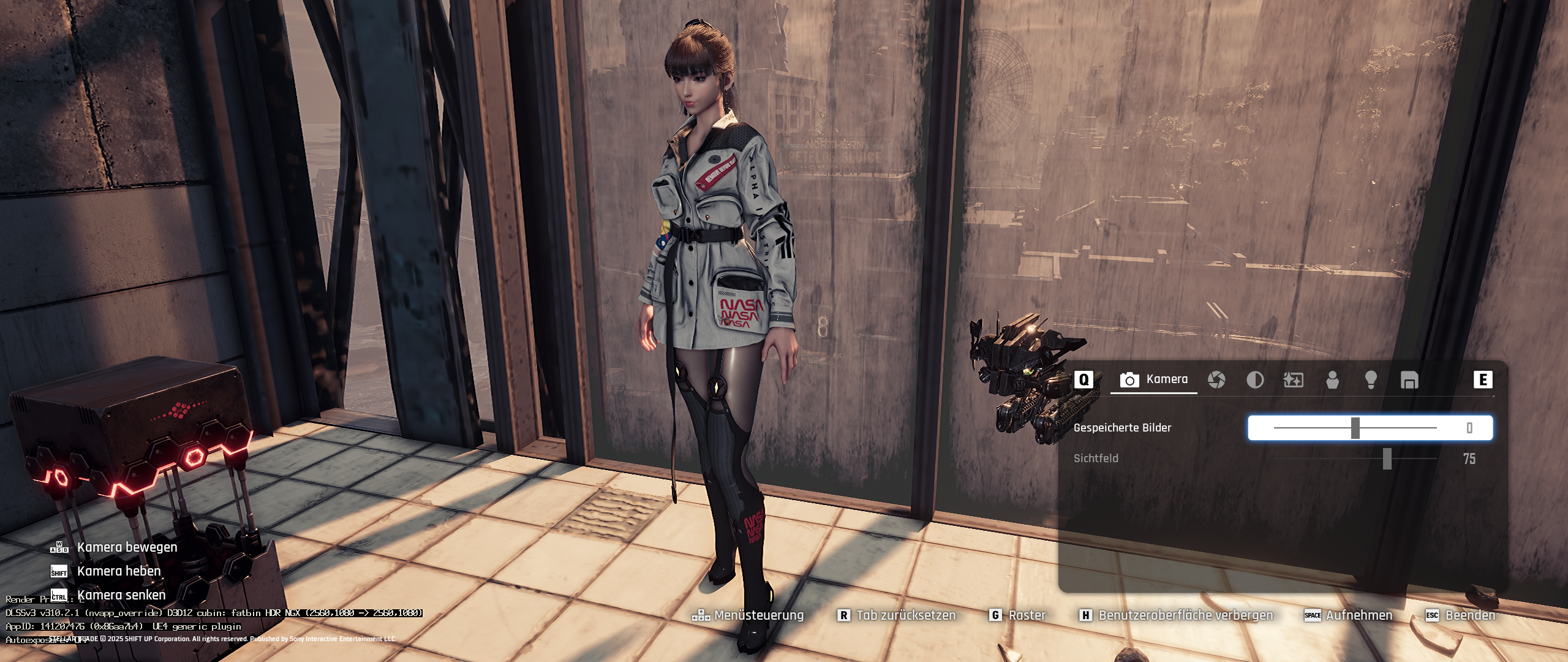Switch to the half-circle contrast tab

point(1255,380)
